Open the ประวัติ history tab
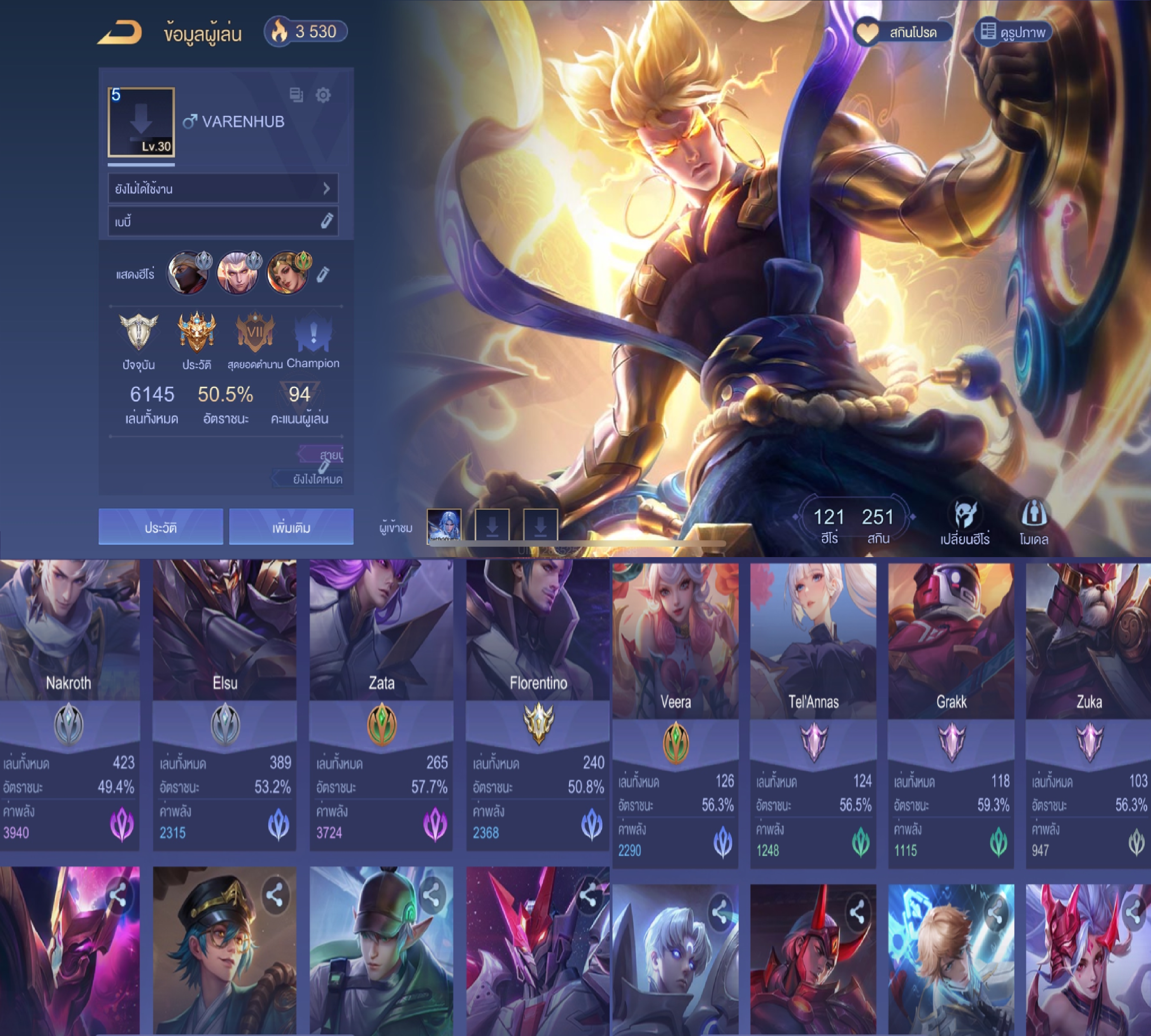The image size is (1151, 1036). coord(161,527)
